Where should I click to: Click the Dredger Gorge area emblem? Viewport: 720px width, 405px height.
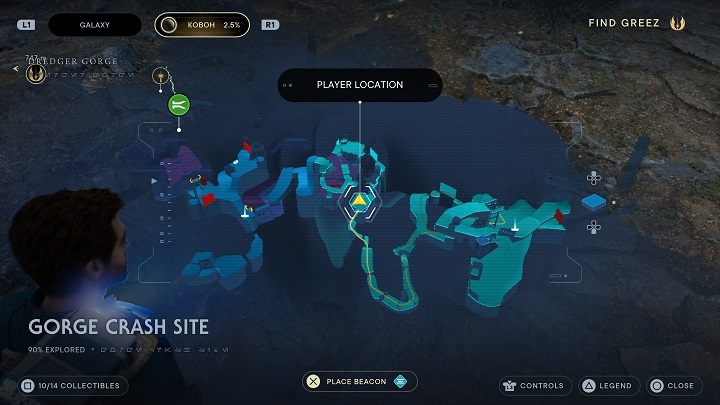(x=36, y=75)
